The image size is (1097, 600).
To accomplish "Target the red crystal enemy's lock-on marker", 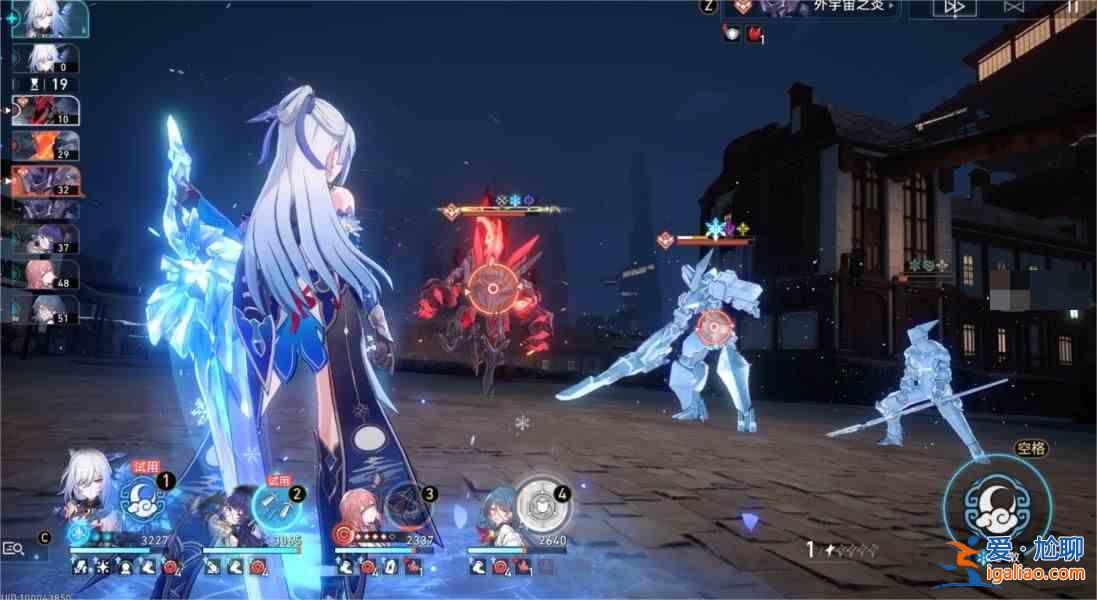I will 492,287.
